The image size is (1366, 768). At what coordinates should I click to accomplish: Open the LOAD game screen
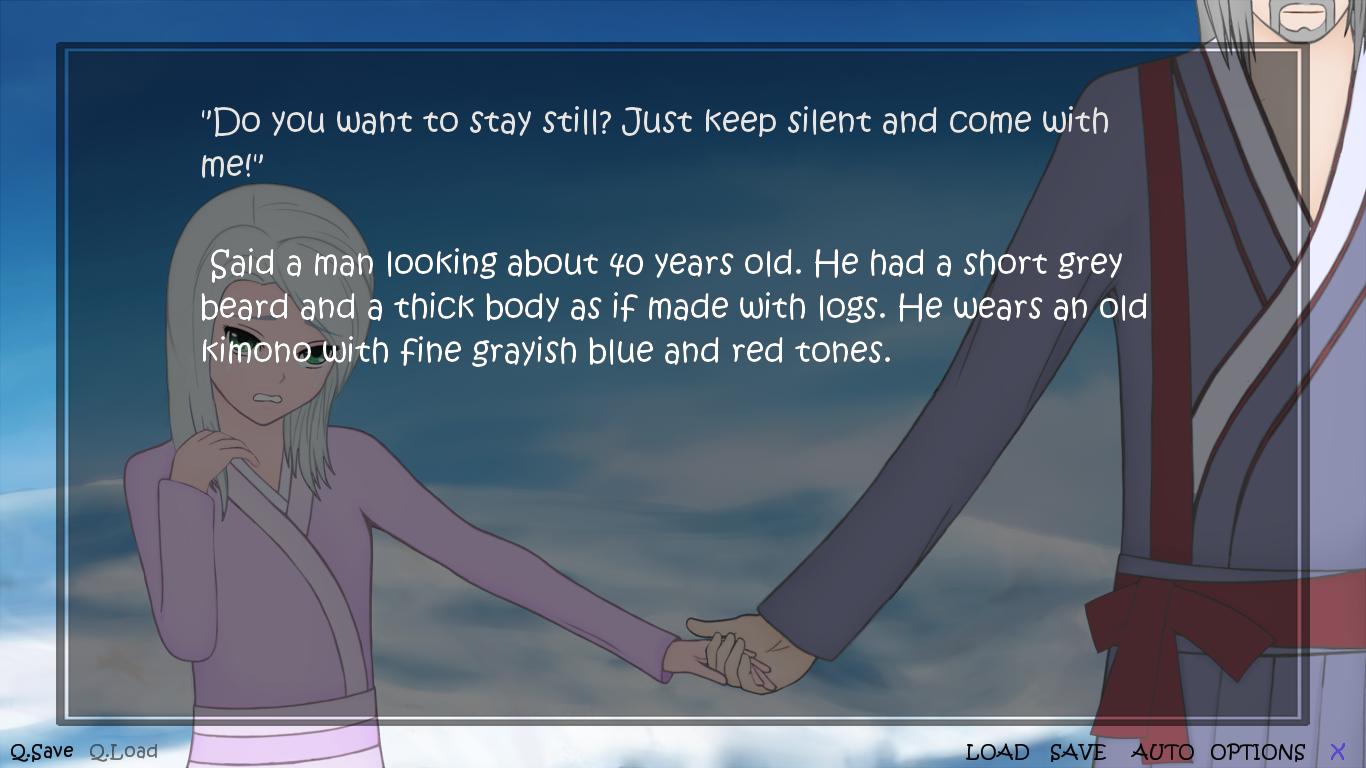pos(998,751)
